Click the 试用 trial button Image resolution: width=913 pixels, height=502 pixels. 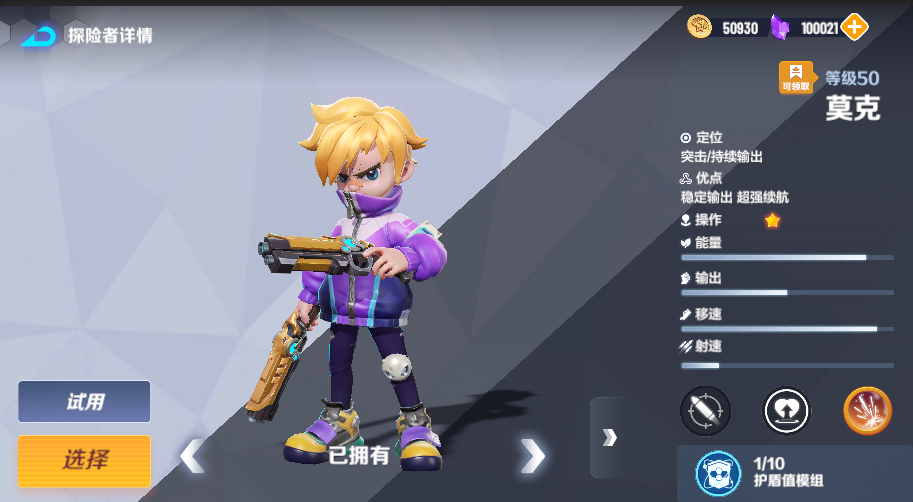click(84, 402)
